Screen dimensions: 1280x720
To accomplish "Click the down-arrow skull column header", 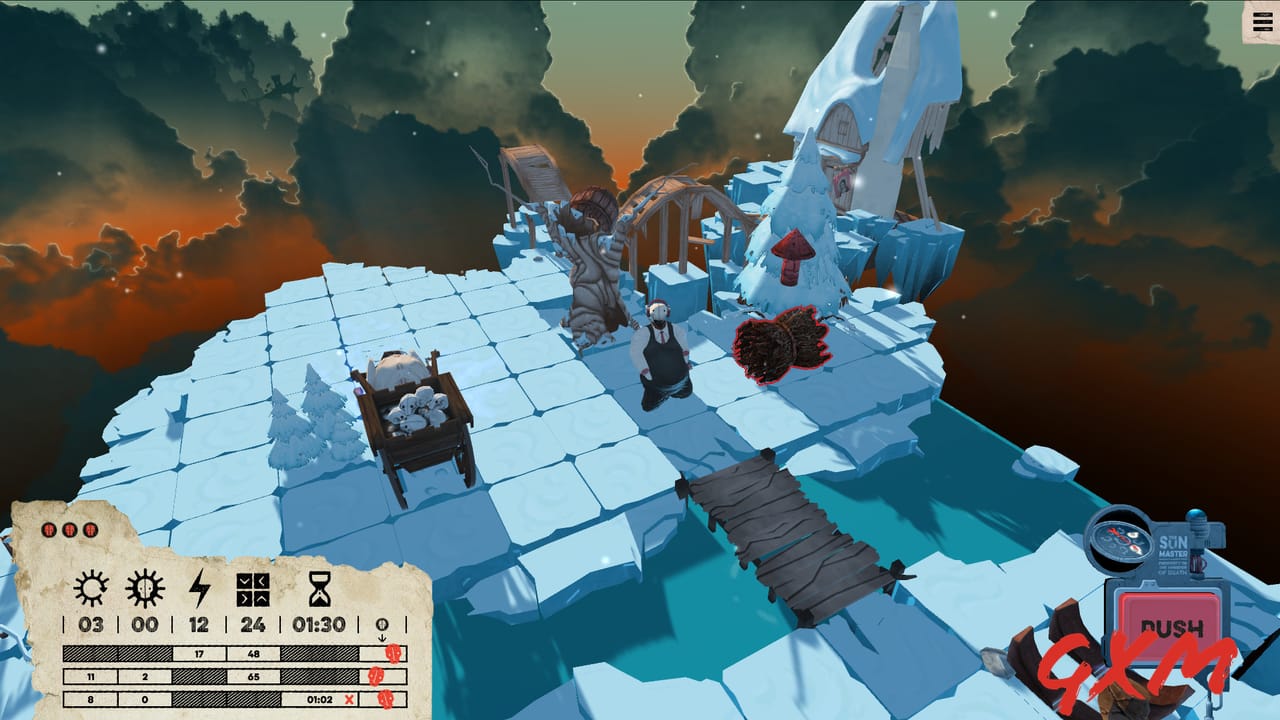I will [x=381, y=628].
